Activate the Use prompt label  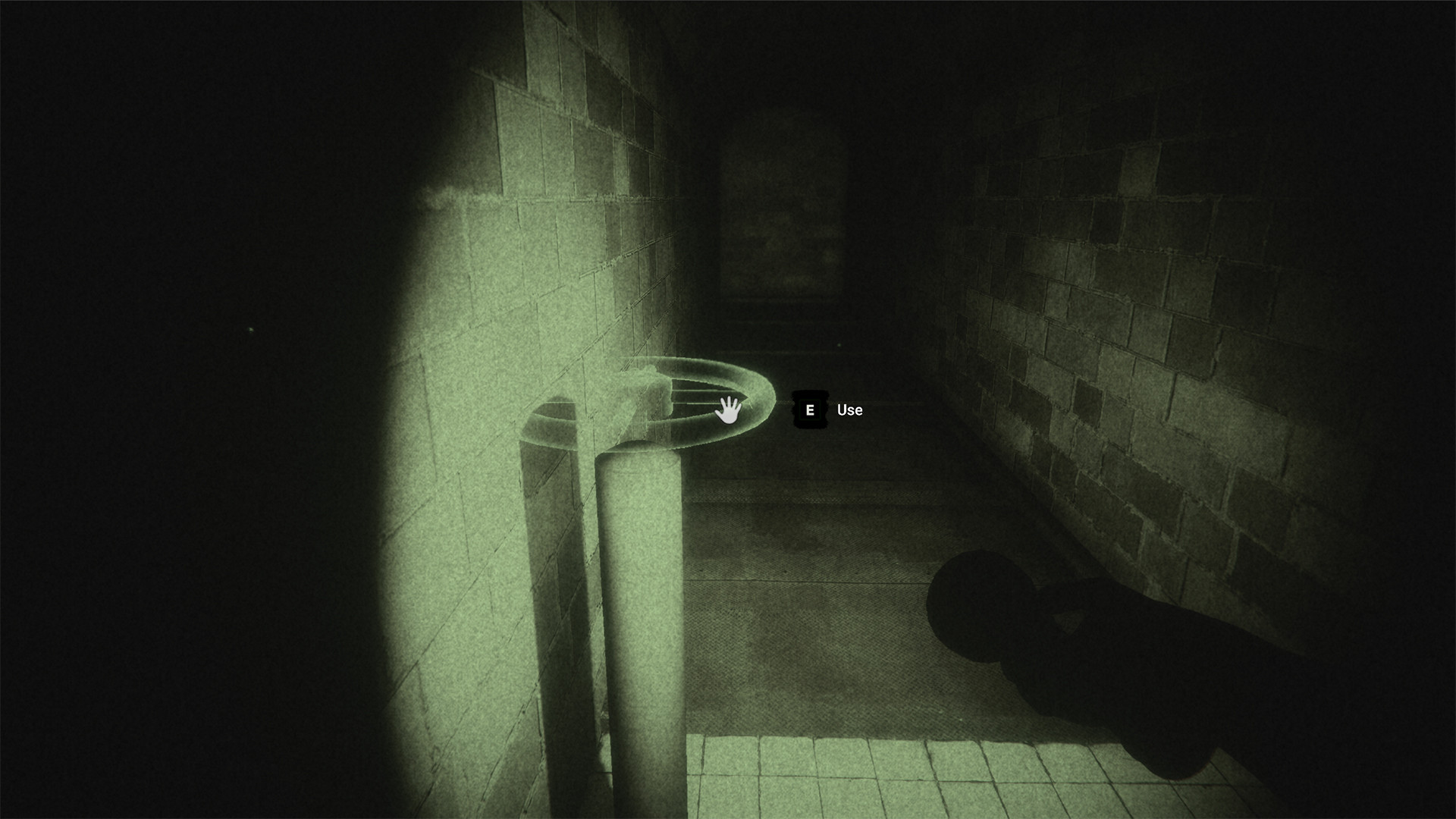click(849, 409)
